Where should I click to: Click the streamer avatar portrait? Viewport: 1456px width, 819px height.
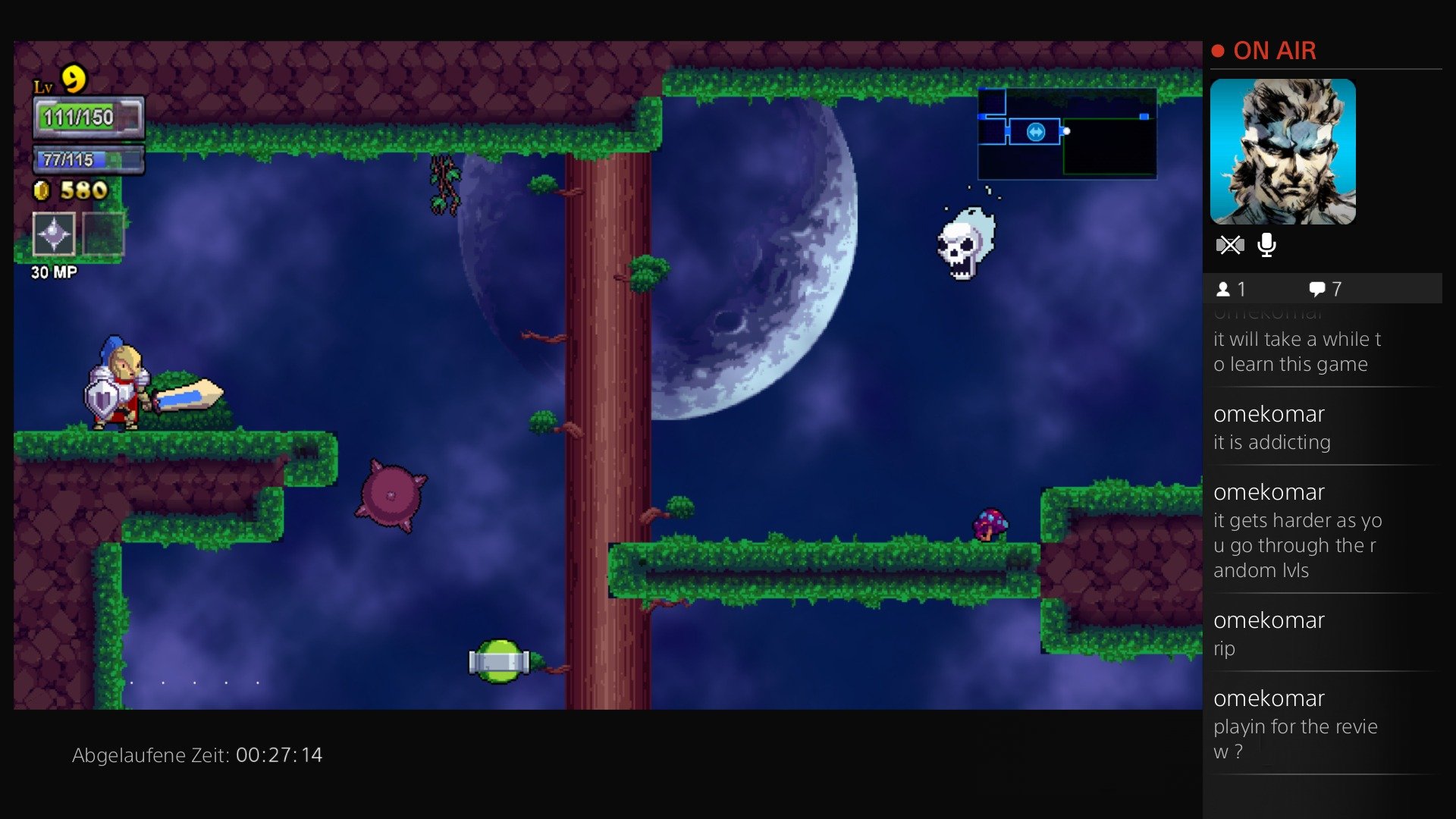[1283, 152]
